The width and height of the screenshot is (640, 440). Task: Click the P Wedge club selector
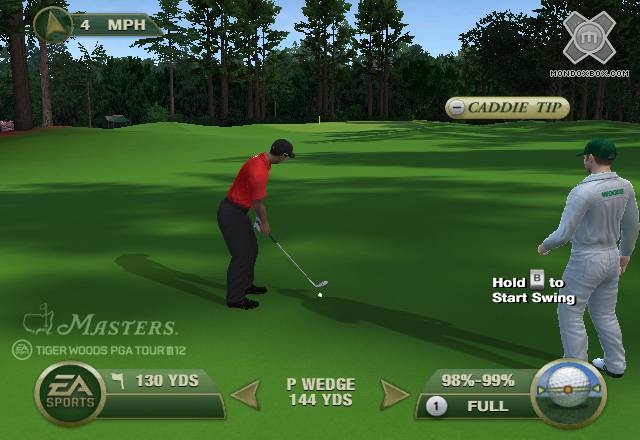point(320,392)
